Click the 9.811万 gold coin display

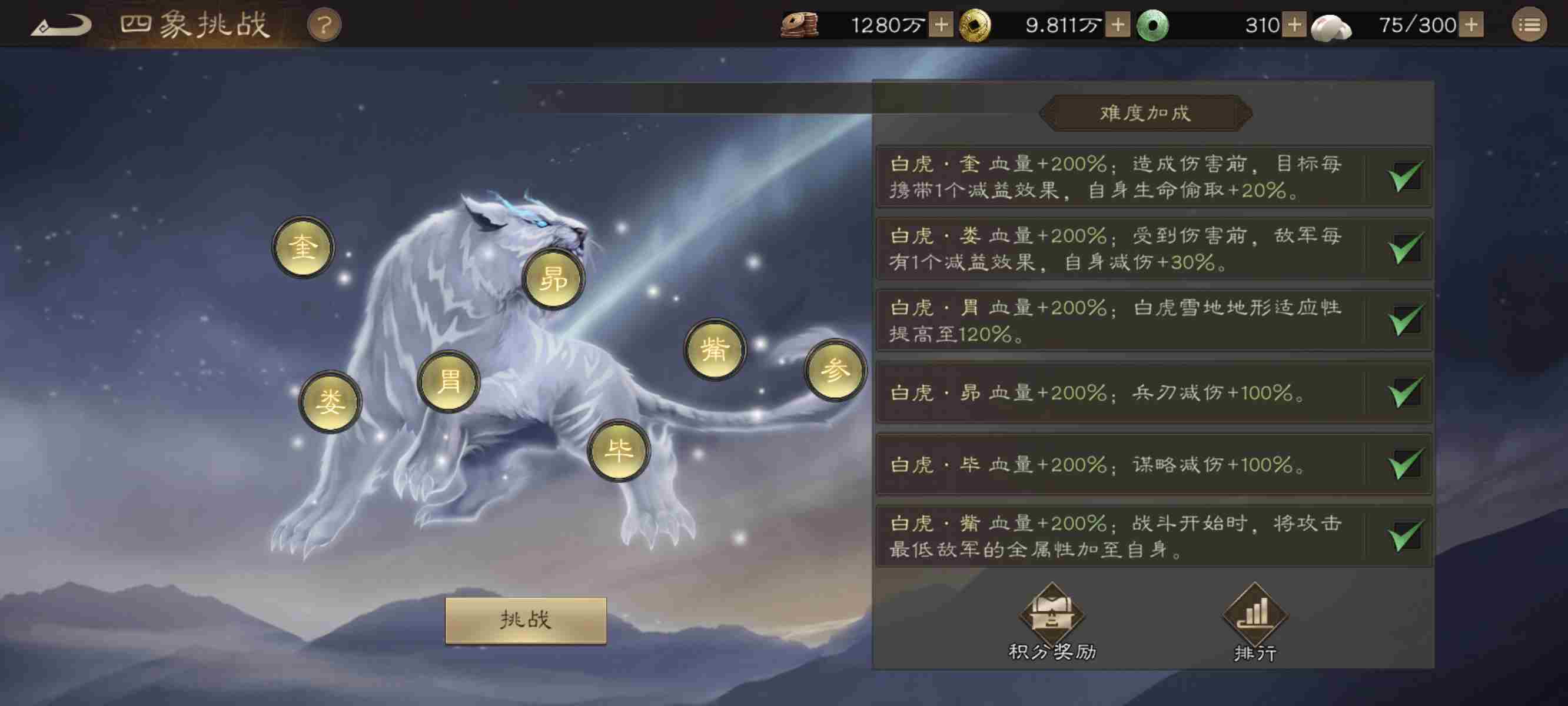[x=1061, y=25]
